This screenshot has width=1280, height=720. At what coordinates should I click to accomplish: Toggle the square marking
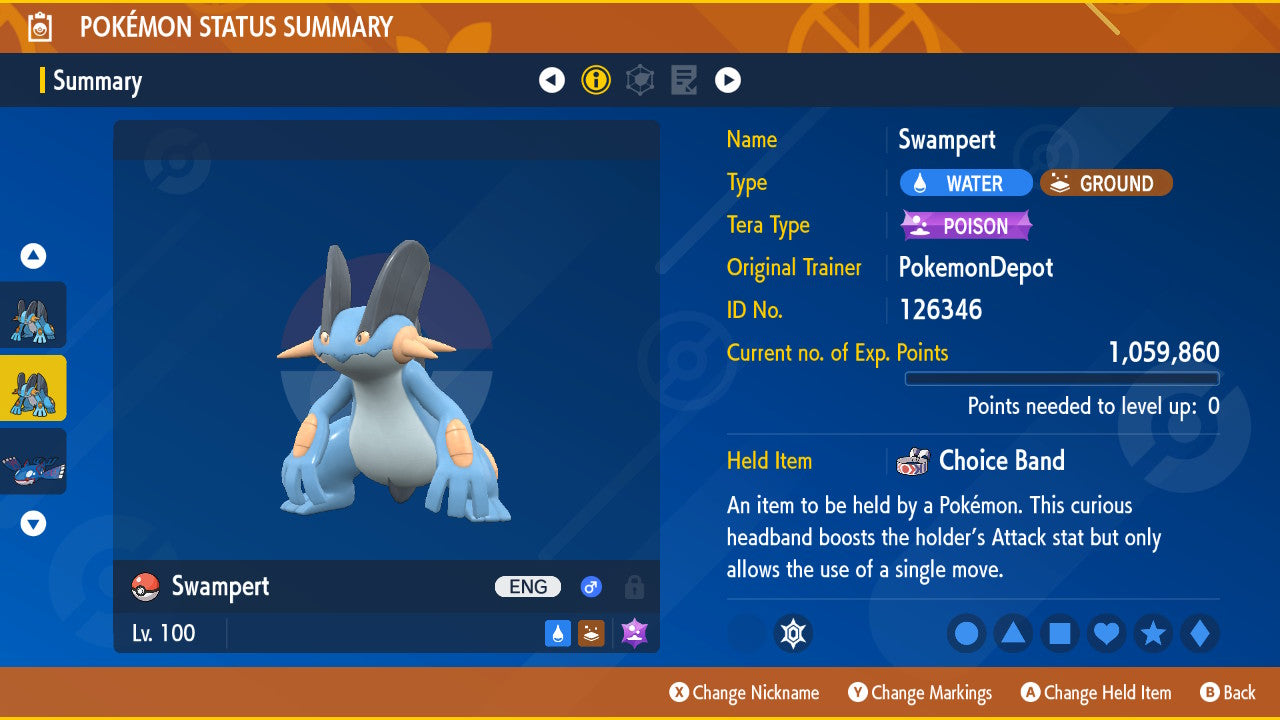[1060, 633]
